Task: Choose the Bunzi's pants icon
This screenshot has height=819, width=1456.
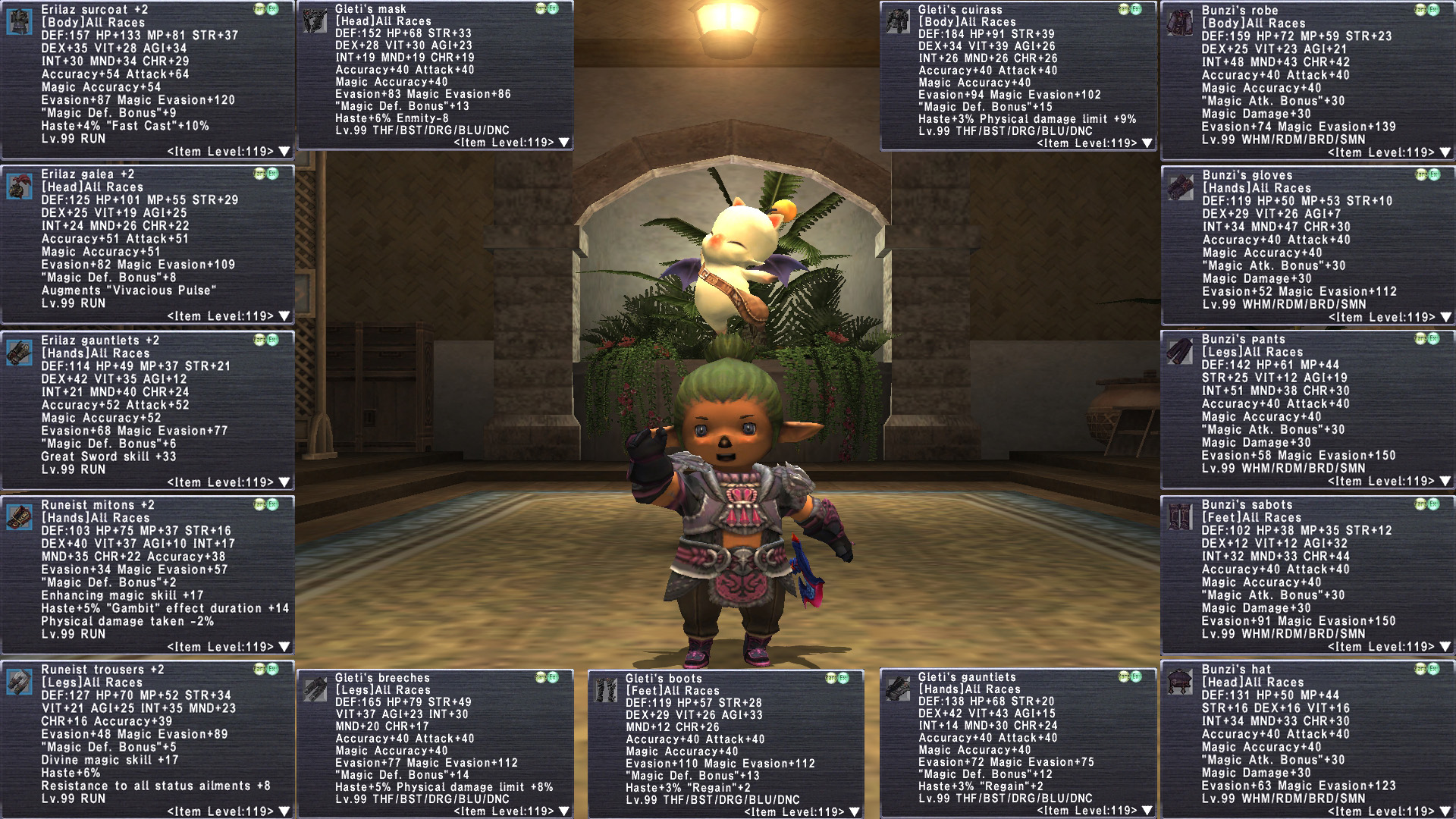Action: pos(1180,352)
